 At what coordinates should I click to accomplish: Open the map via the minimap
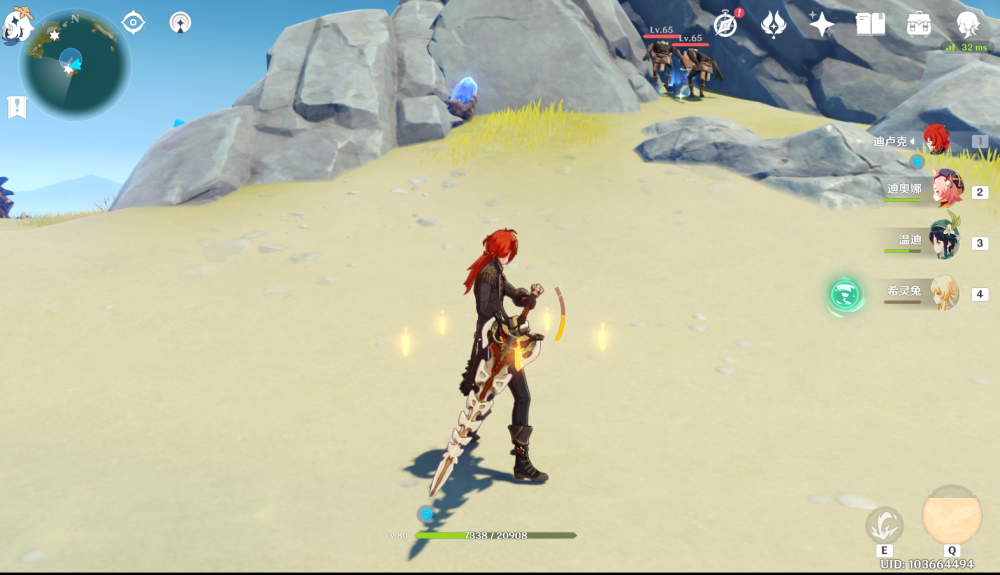click(x=75, y=64)
